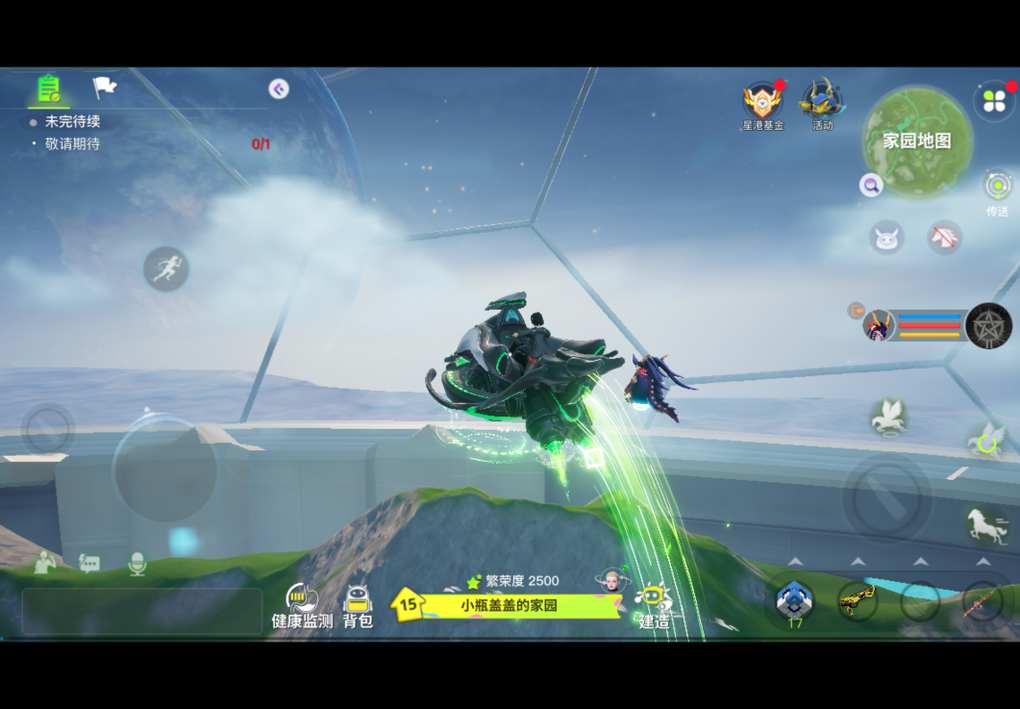Open the 家园地图 home minimap

(x=916, y=141)
